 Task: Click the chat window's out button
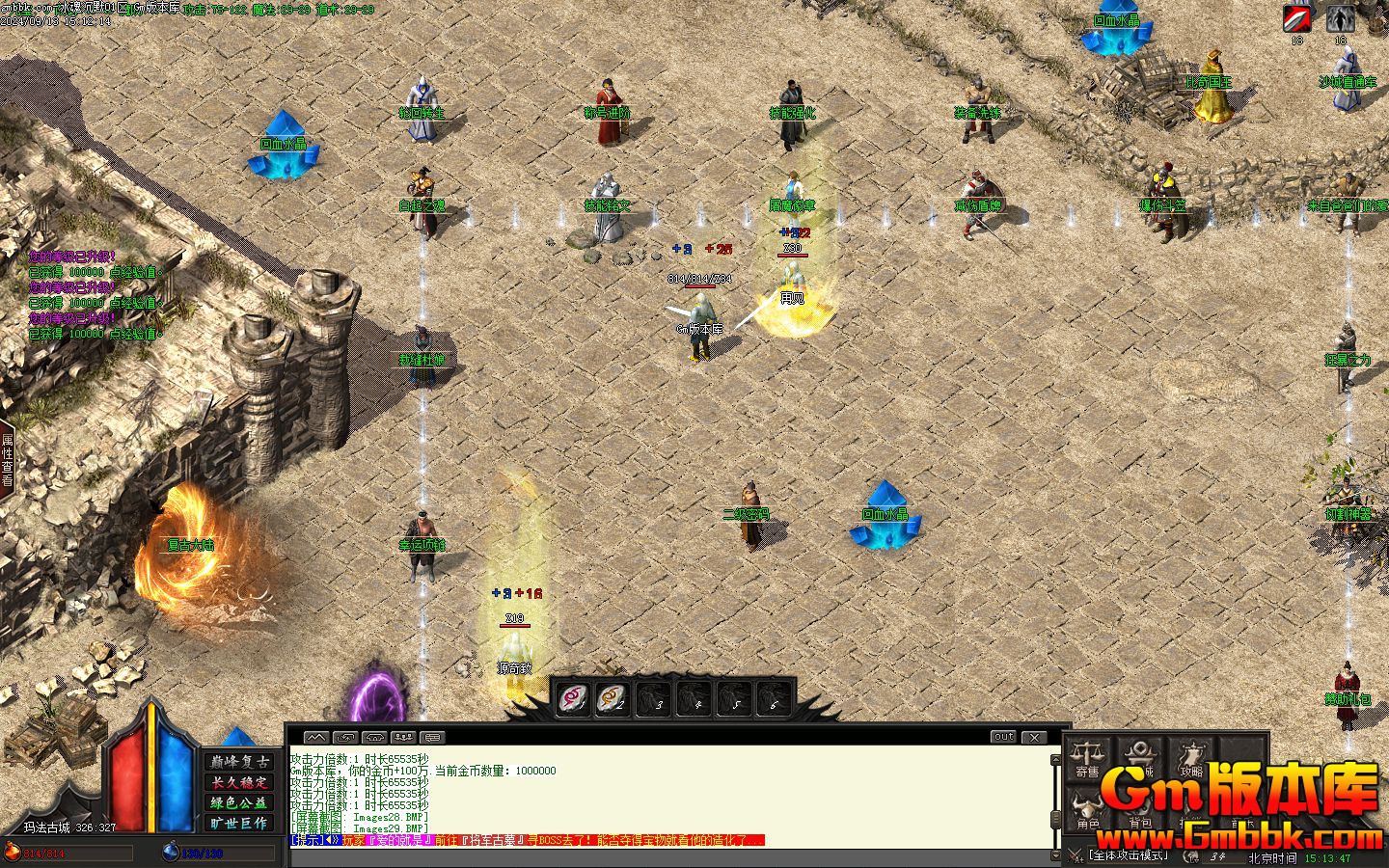coord(1004,737)
